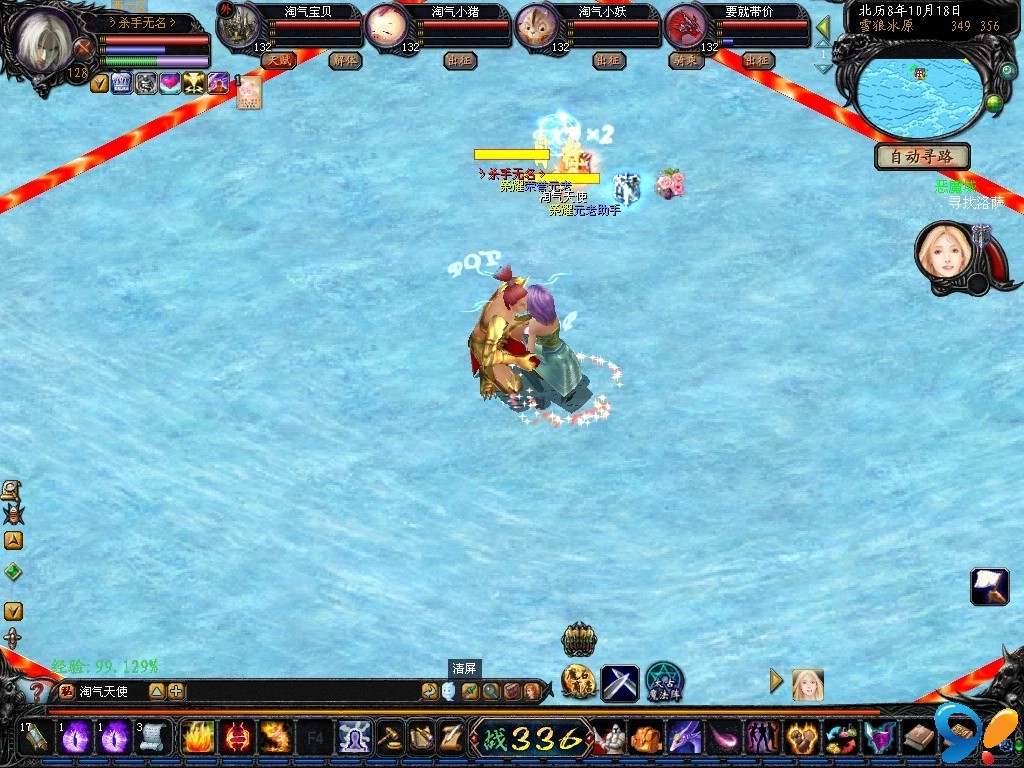The image size is (1024, 768).
Task: Open the blonde NPC portrait on the right
Action: [944, 251]
